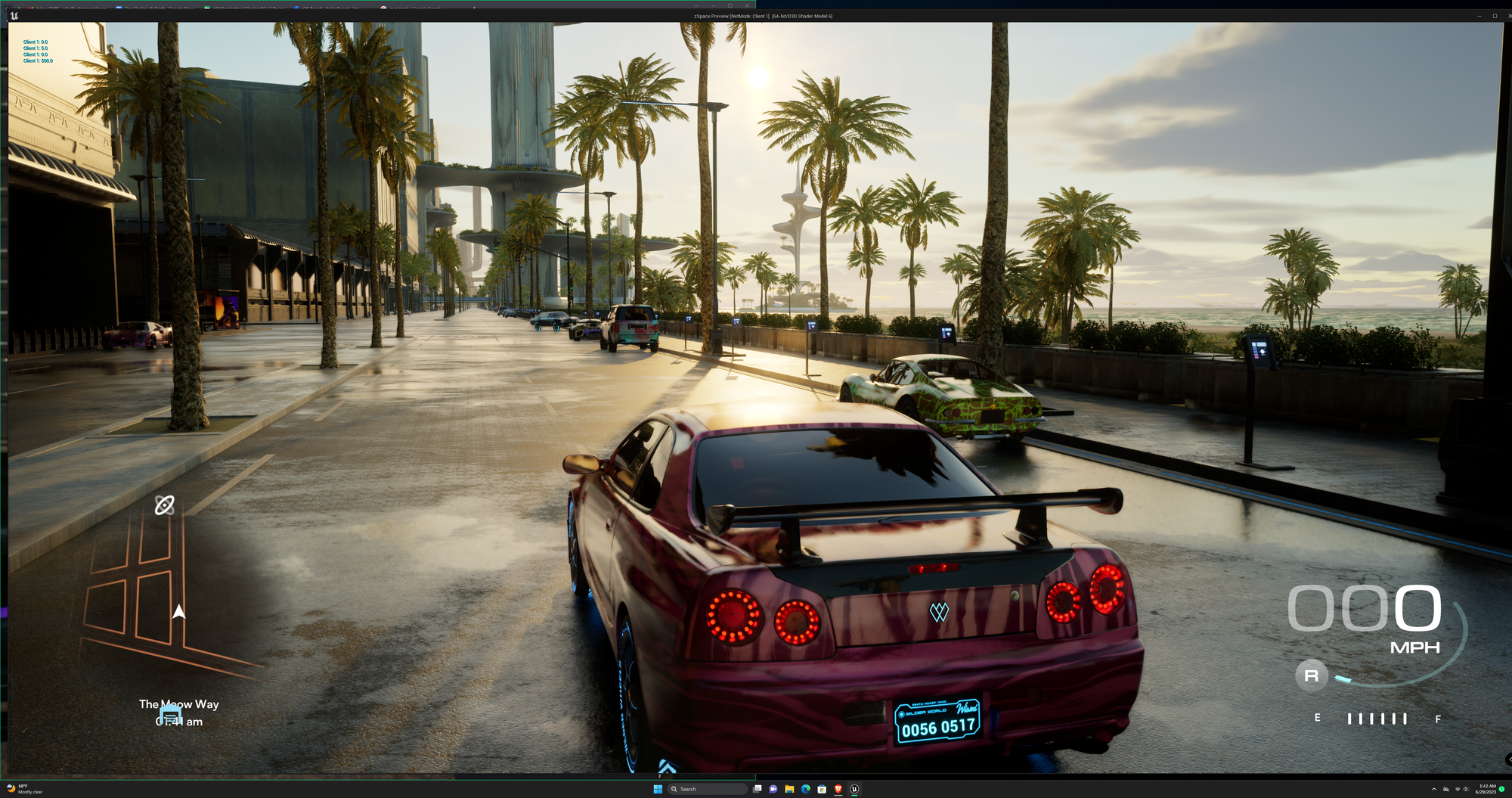This screenshot has height=798, width=1512.
Task: Click the blue garage icon below the minimap
Action: coord(171,715)
